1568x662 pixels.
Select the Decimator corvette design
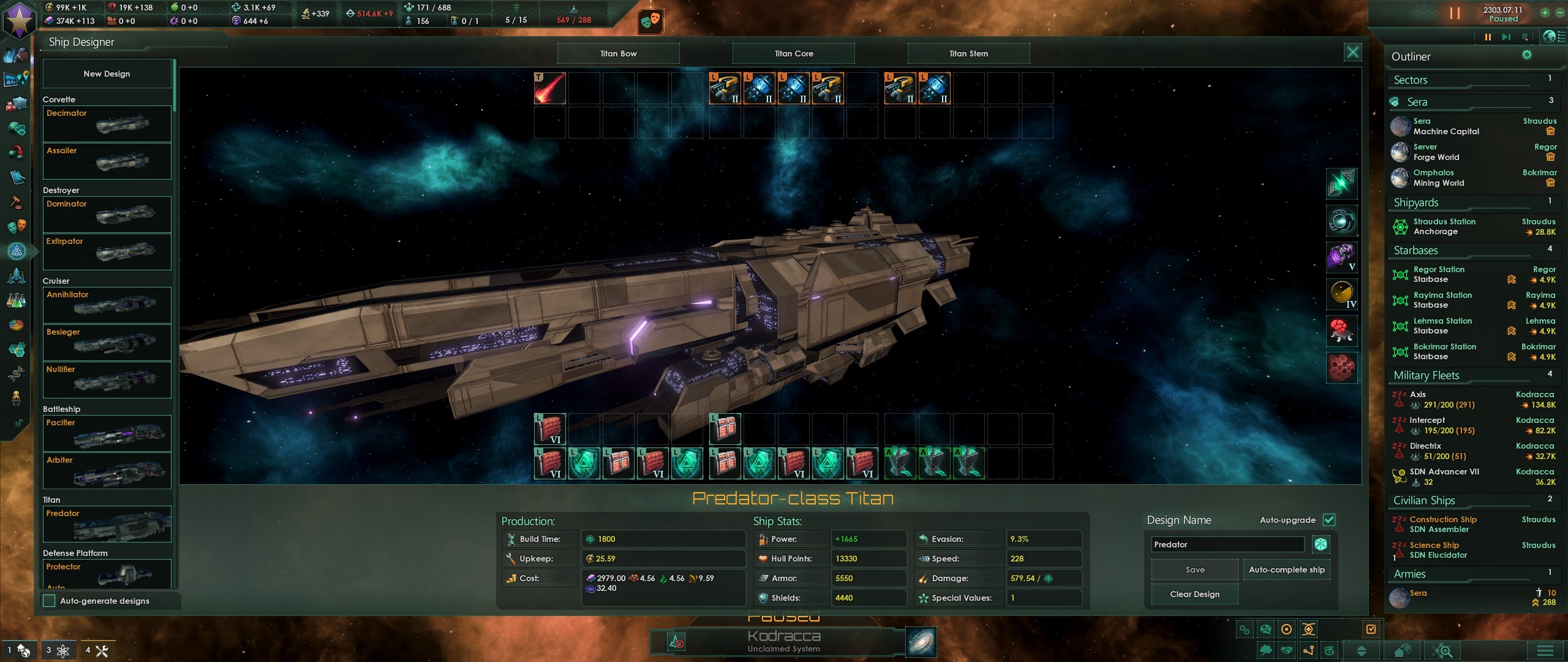coord(107,124)
